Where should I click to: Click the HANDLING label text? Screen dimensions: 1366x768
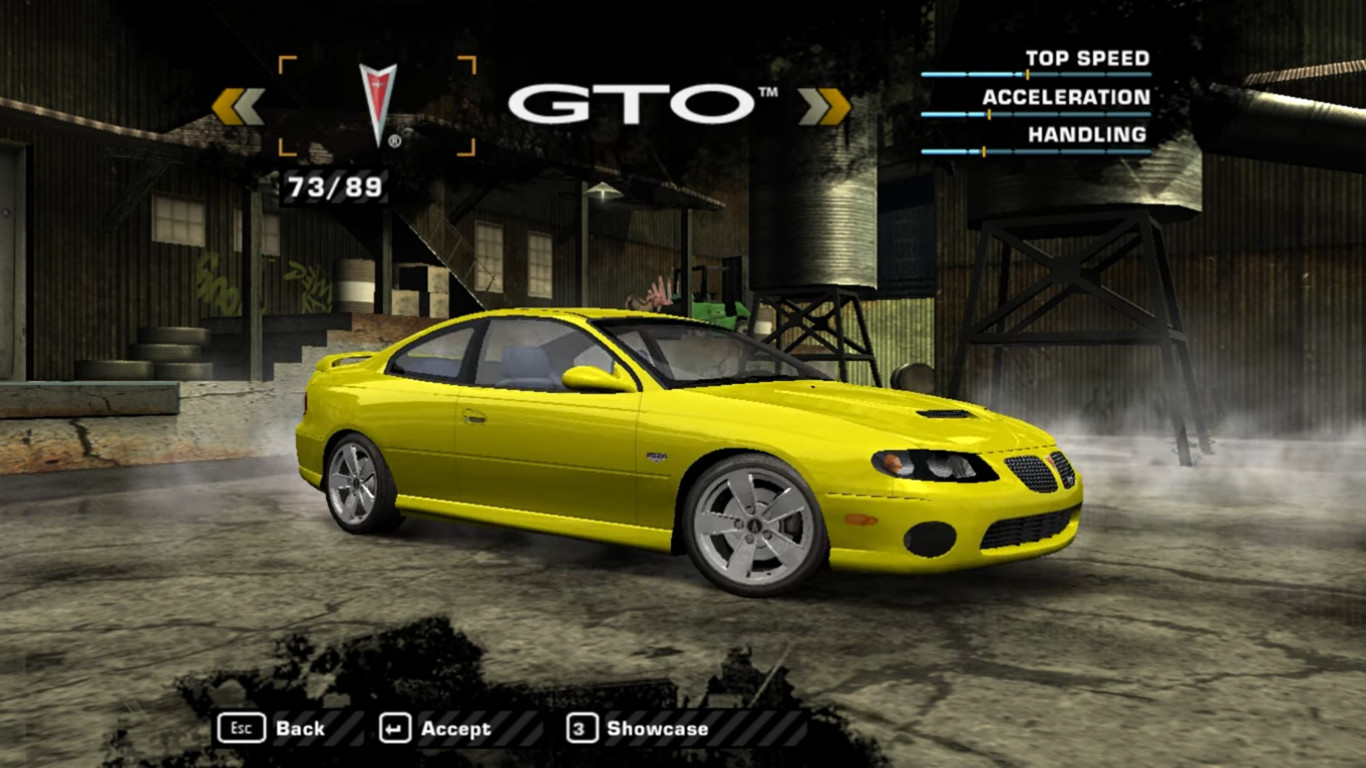(1085, 135)
